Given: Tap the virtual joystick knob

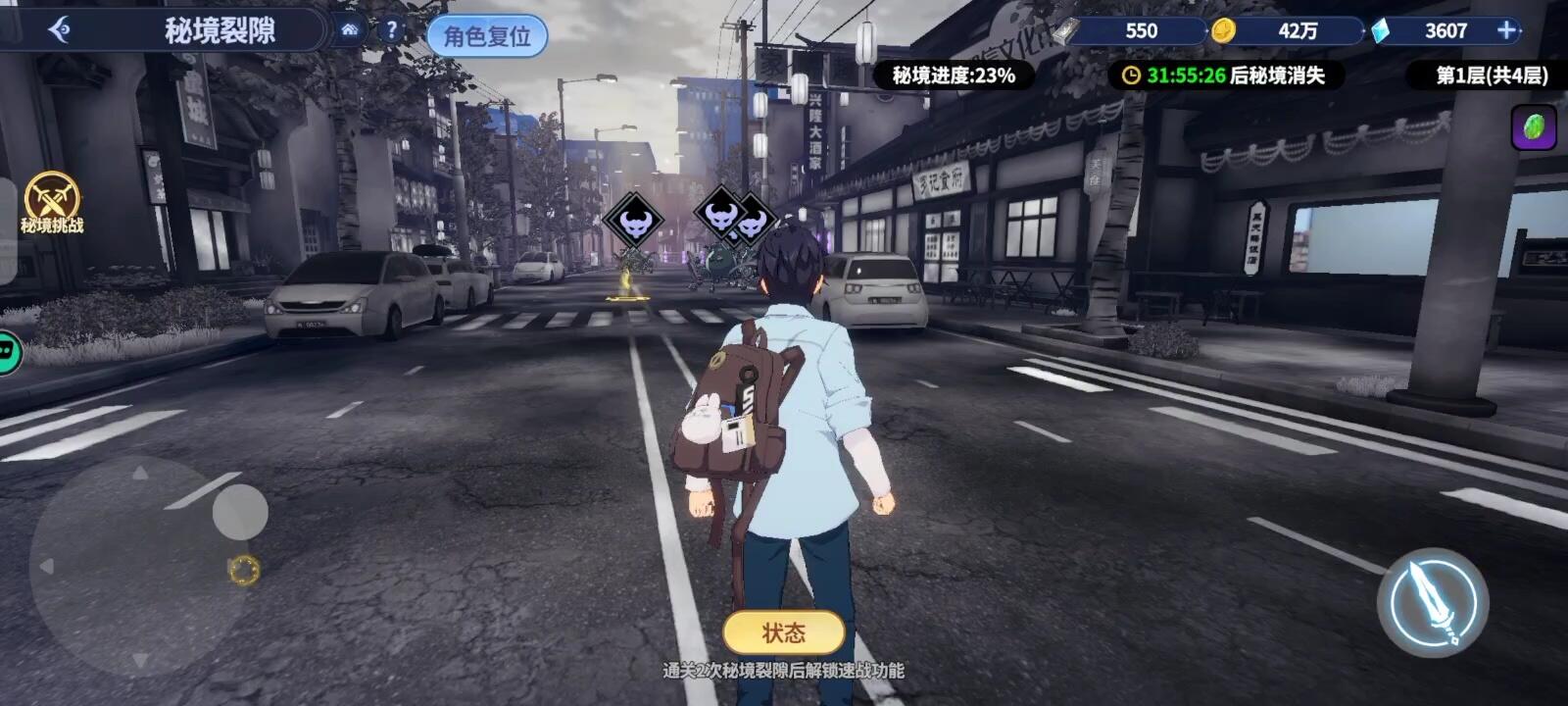Looking at the screenshot, I should (x=240, y=511).
